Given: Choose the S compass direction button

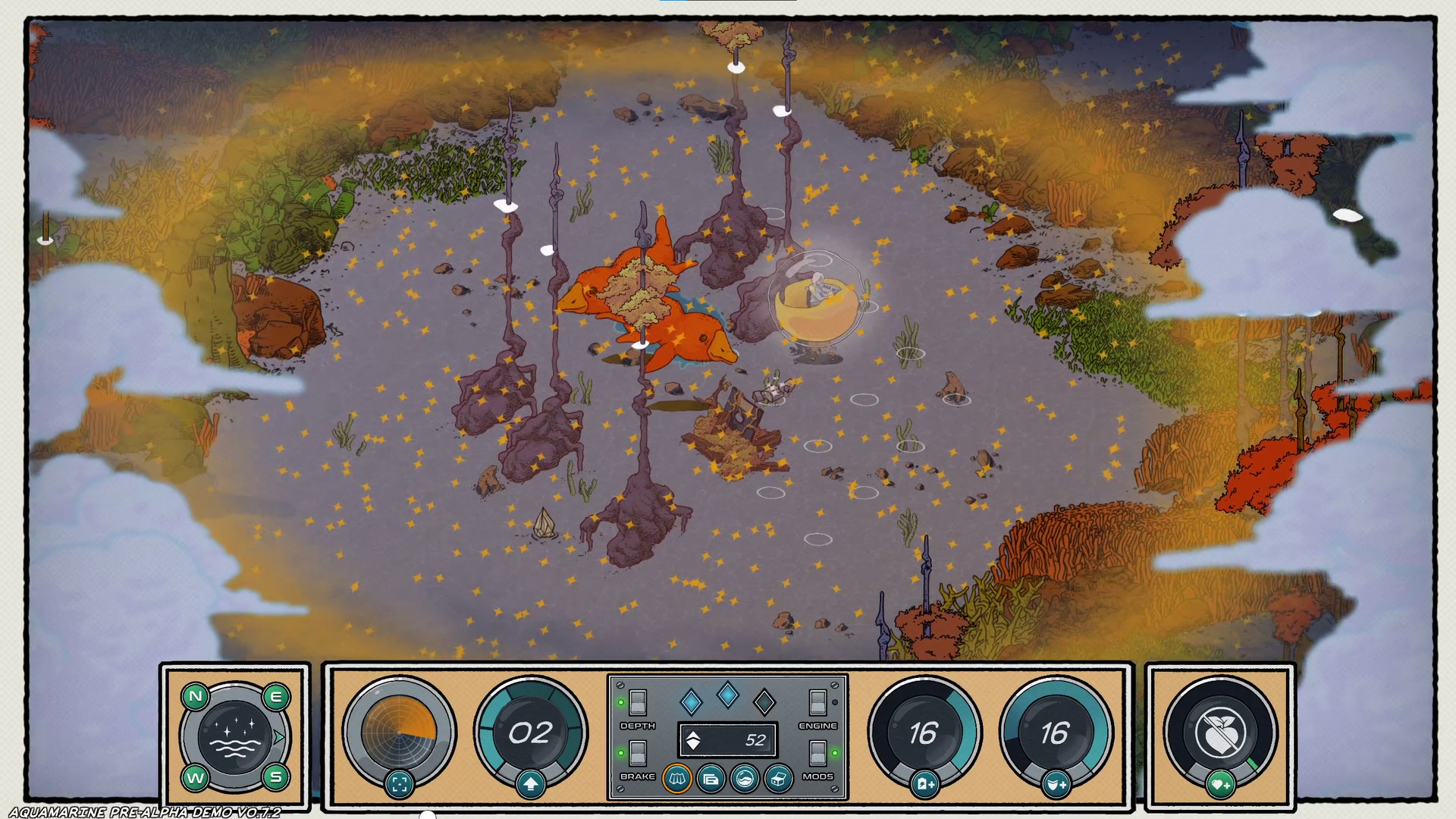Looking at the screenshot, I should point(276,777).
